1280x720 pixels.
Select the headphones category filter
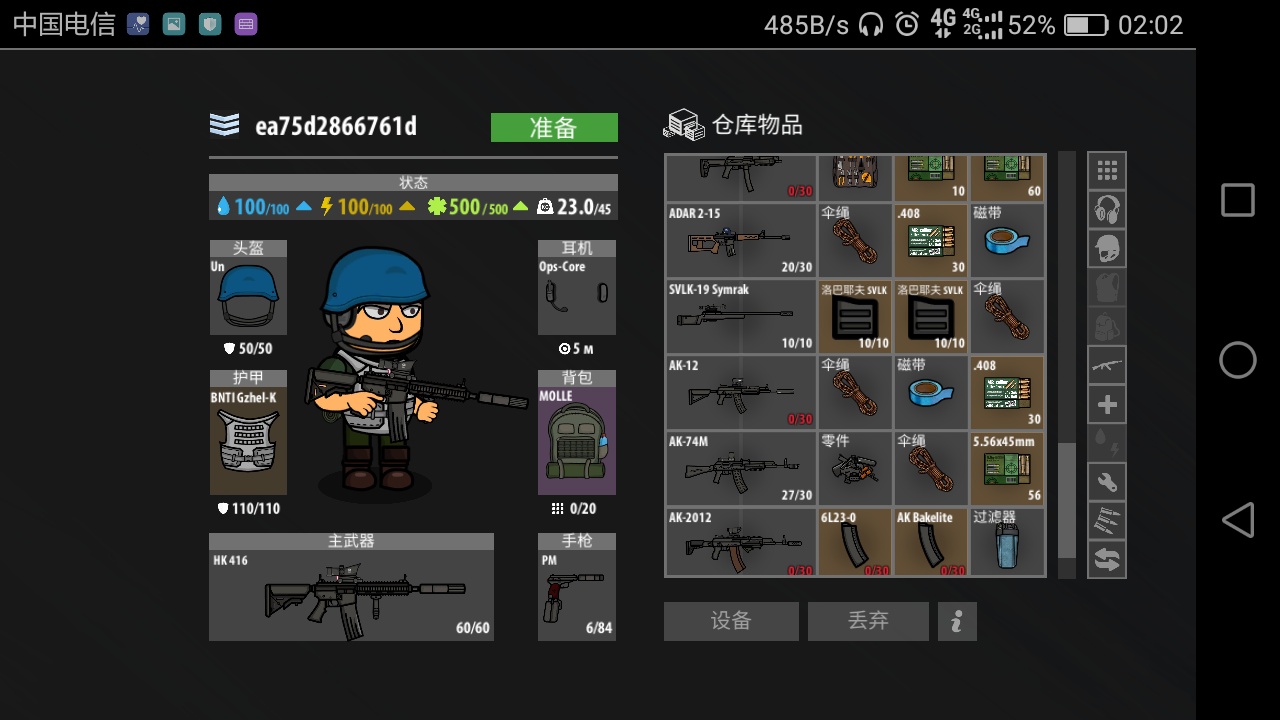click(1107, 208)
